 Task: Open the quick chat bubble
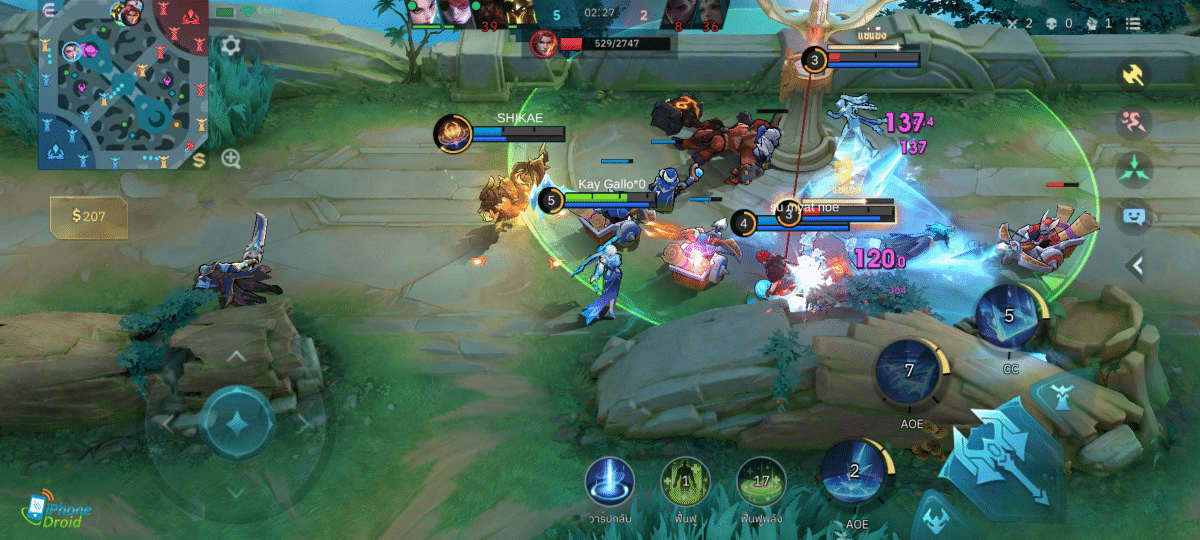(1134, 215)
